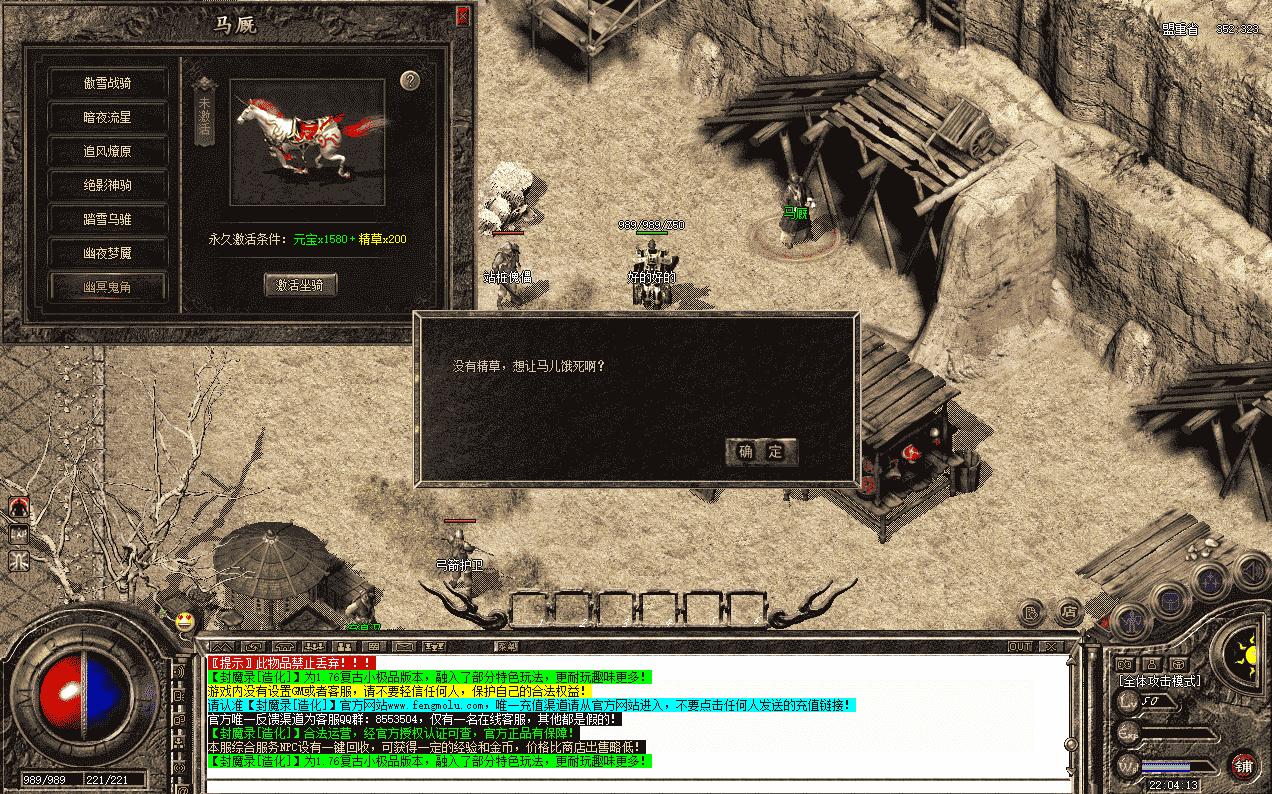Screen dimensions: 1272x794
Task: Choose the 暗夜流星 mount entry
Action: (107, 117)
